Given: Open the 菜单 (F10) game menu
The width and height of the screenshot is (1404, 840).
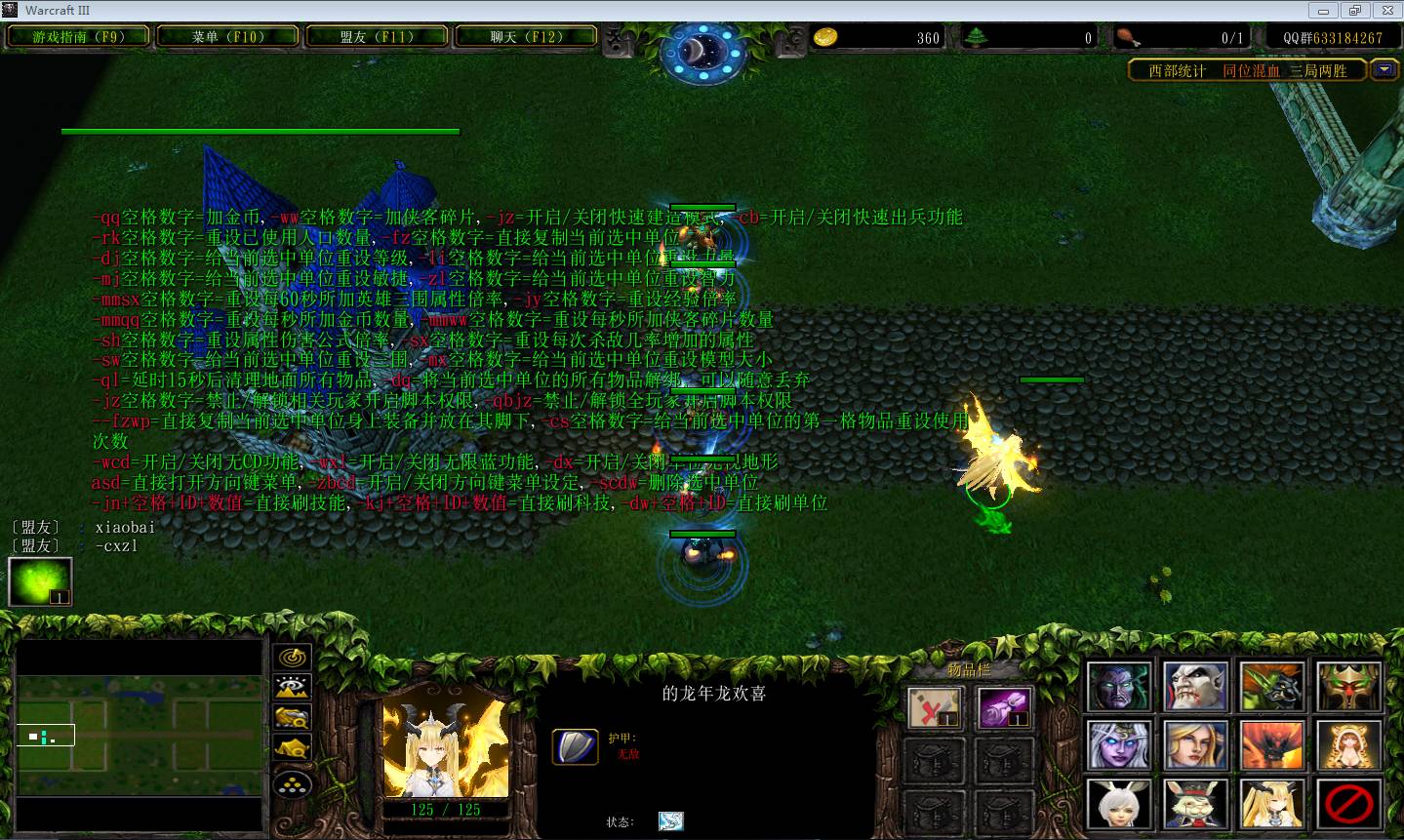Looking at the screenshot, I should [228, 37].
